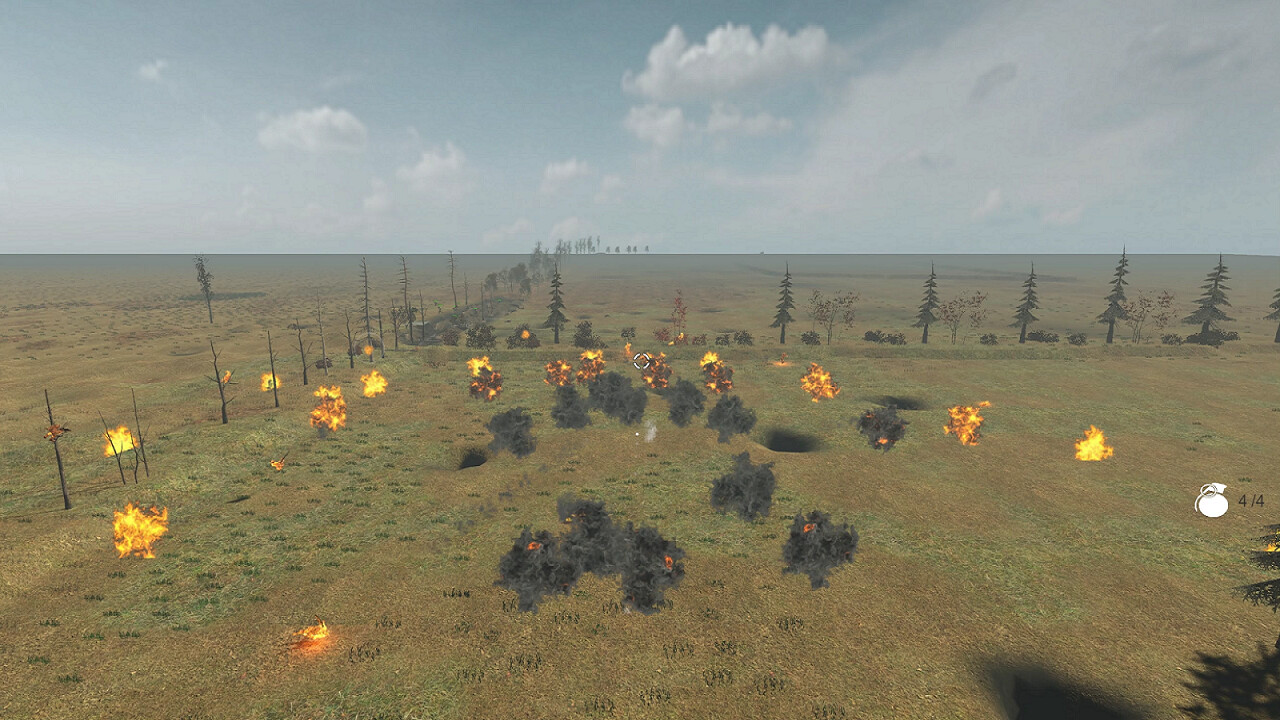Click the white grenade pictogram on the HUD
The width and height of the screenshot is (1280, 720).
[1213, 505]
